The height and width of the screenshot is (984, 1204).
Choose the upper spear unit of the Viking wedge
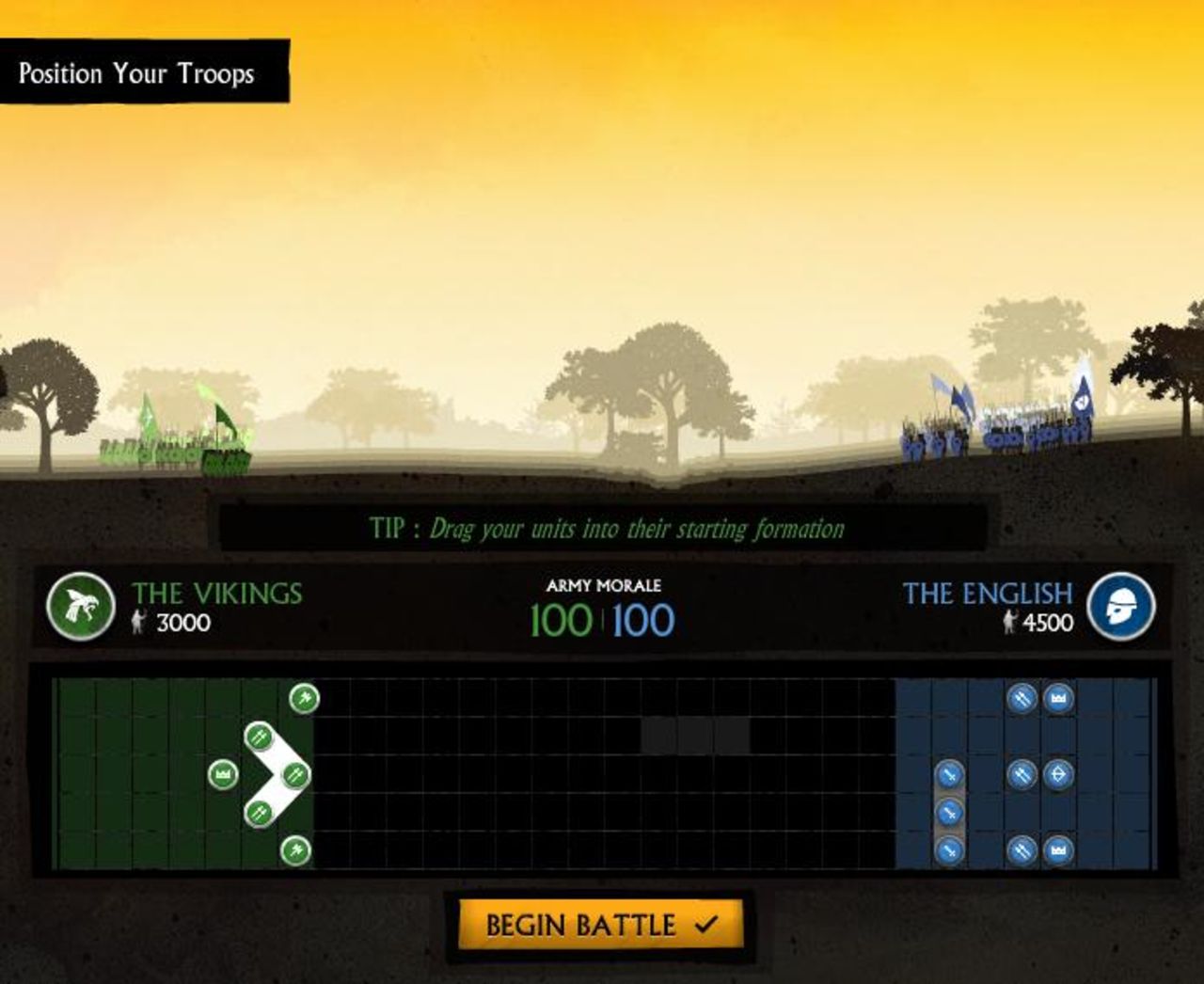(x=259, y=737)
